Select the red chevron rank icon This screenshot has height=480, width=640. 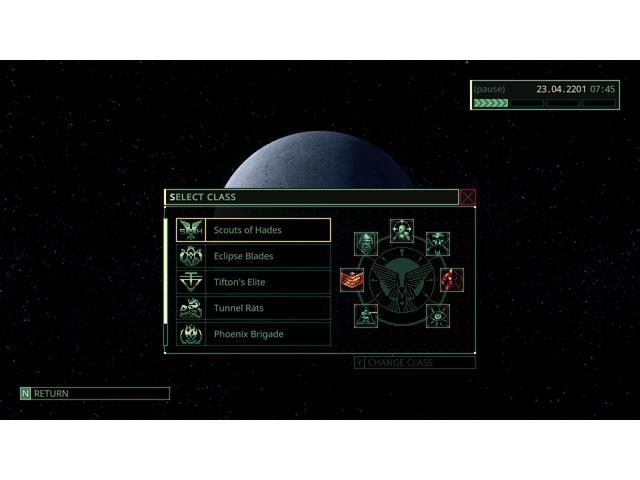352,280
